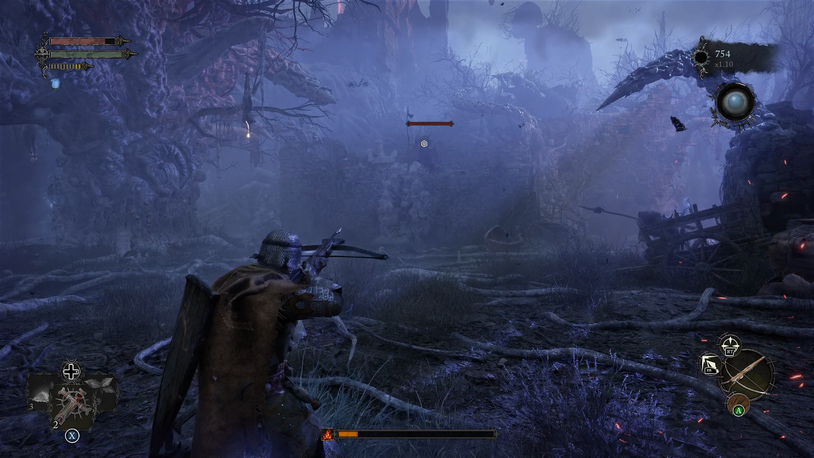
Task: Select the equipped crossbow weapon icon
Action: point(748,373)
